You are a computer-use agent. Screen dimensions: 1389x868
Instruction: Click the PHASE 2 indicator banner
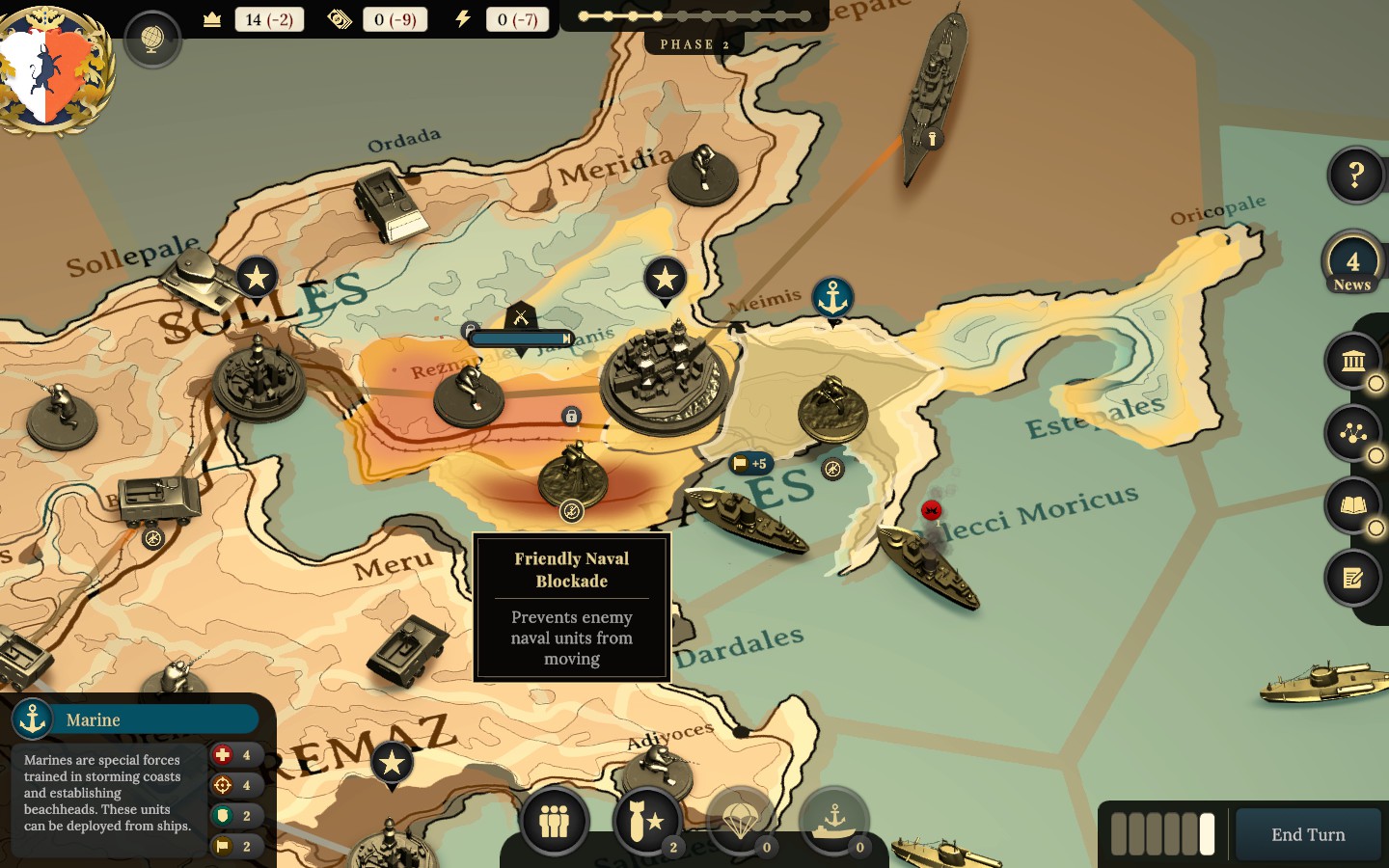point(693,43)
